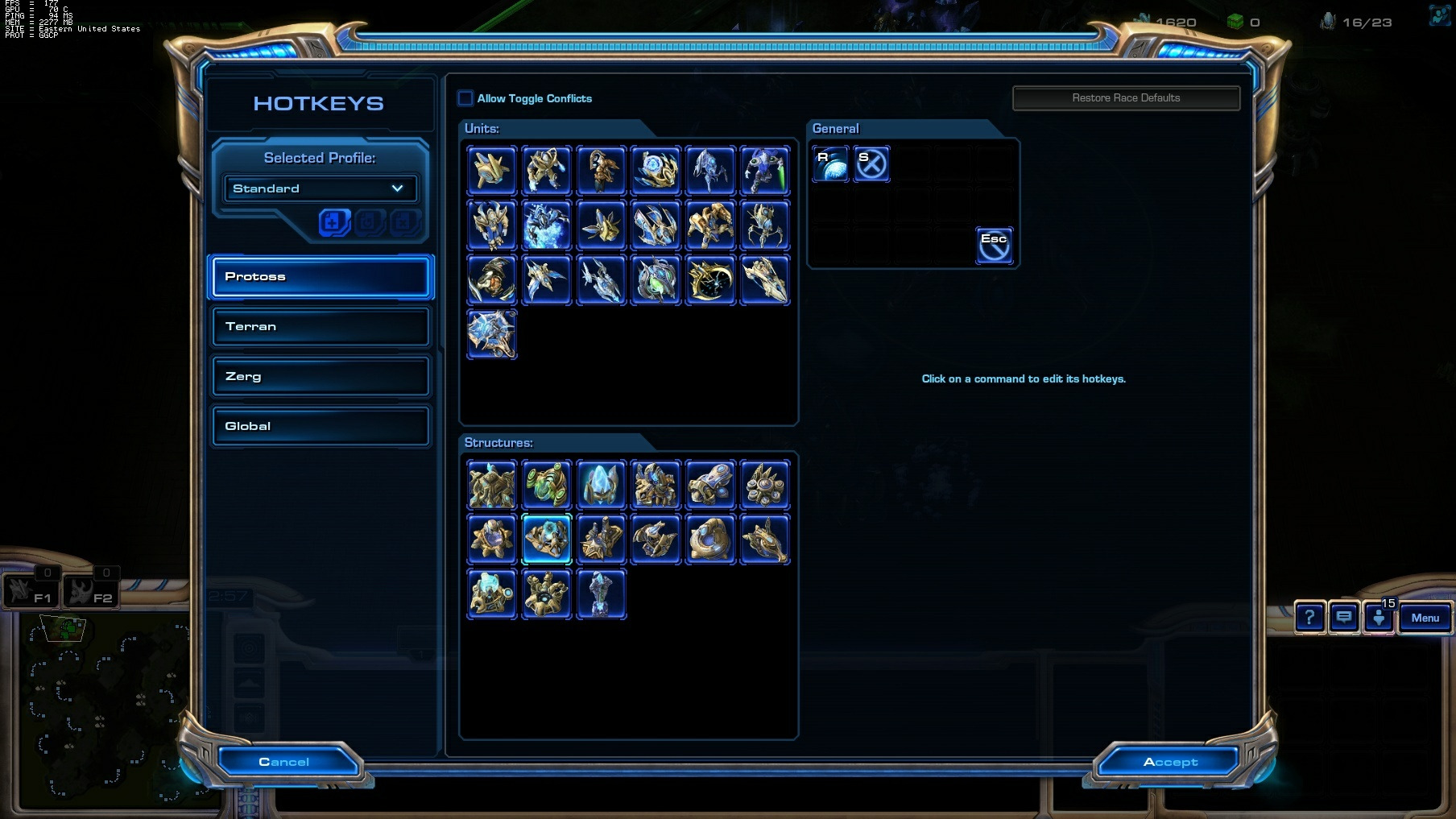Image resolution: width=1456 pixels, height=819 pixels.
Task: Open the Selected Profile dropdown
Action: click(x=320, y=188)
